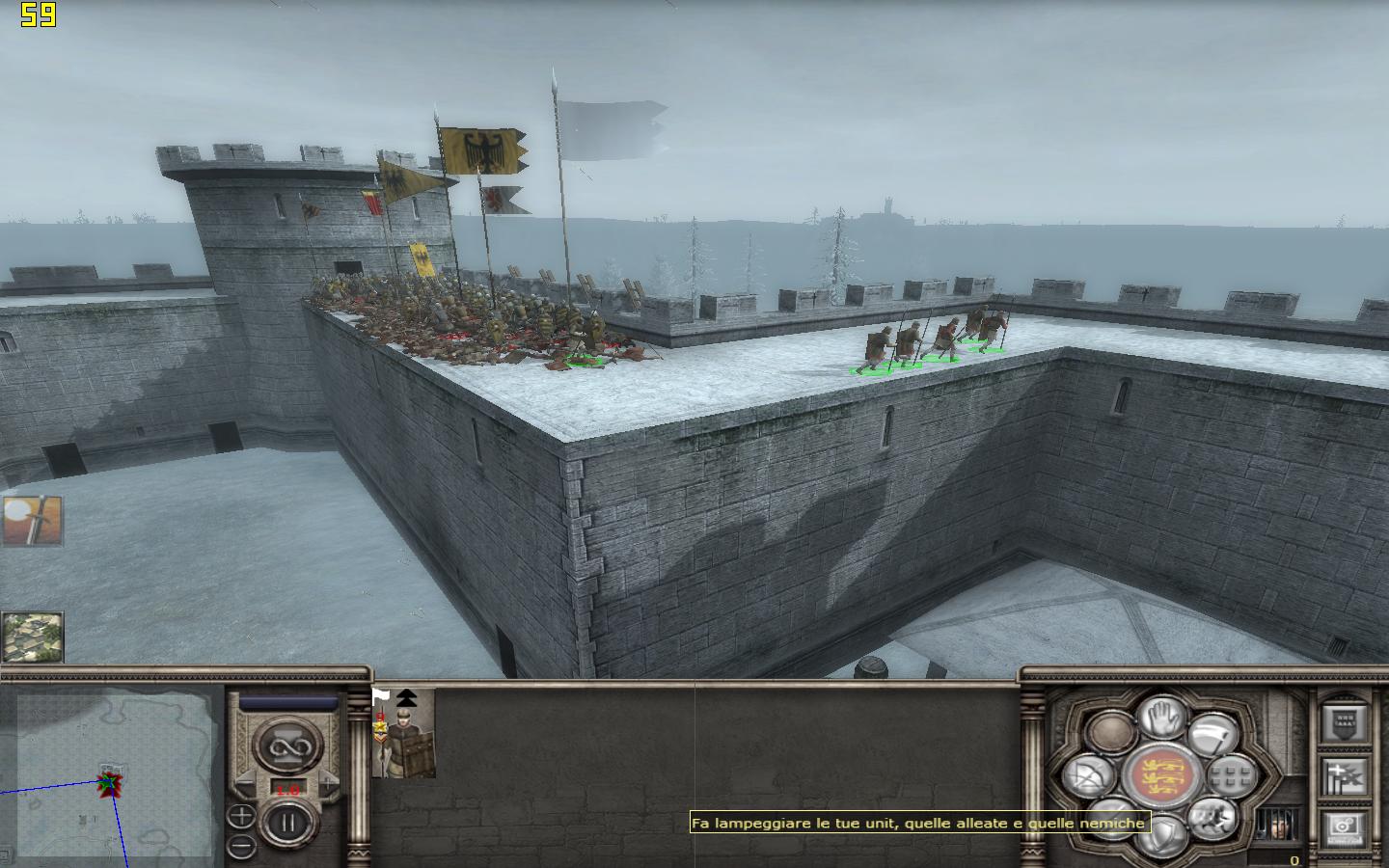Image resolution: width=1389 pixels, height=868 pixels.
Task: Zoom in the minimap with plus button
Action: [x=241, y=817]
